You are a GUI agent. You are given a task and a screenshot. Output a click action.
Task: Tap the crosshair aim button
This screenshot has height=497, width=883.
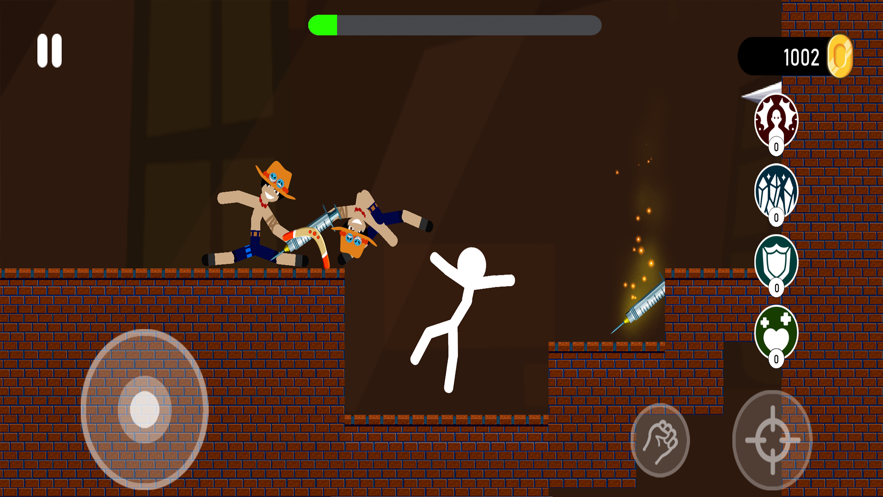772,439
